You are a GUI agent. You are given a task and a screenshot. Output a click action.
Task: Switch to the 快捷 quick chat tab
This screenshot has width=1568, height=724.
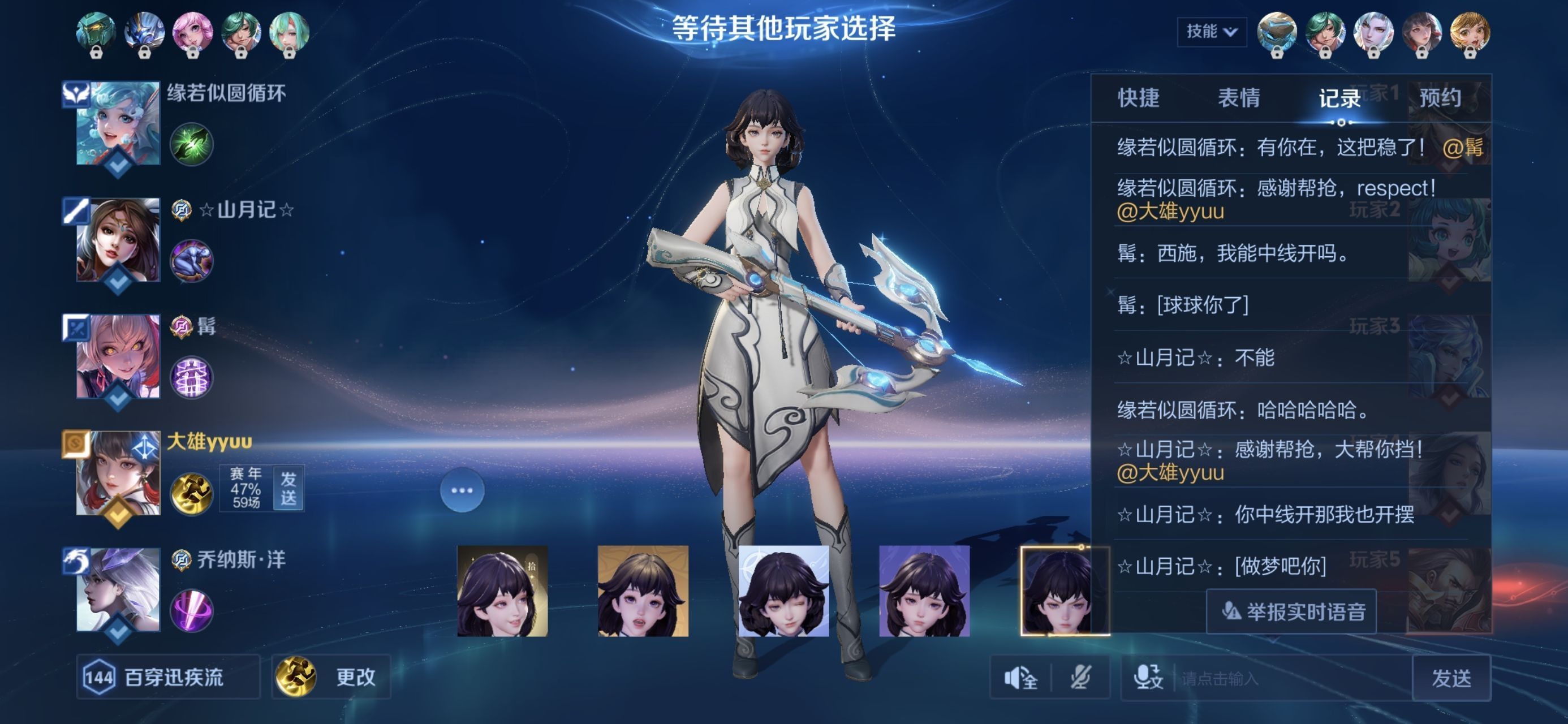point(1138,98)
